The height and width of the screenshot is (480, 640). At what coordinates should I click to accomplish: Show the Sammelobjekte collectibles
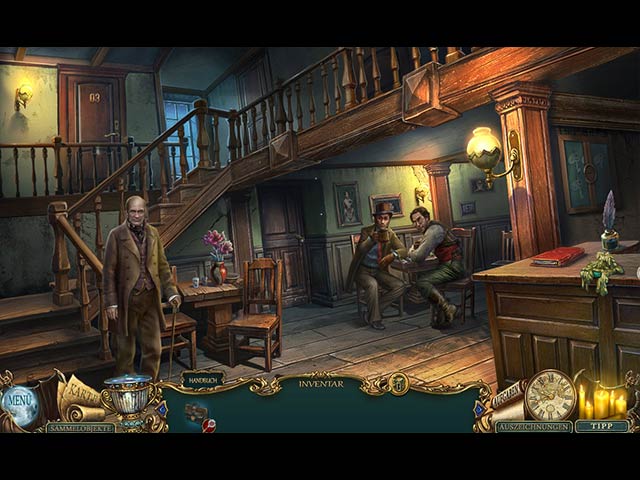point(81,427)
